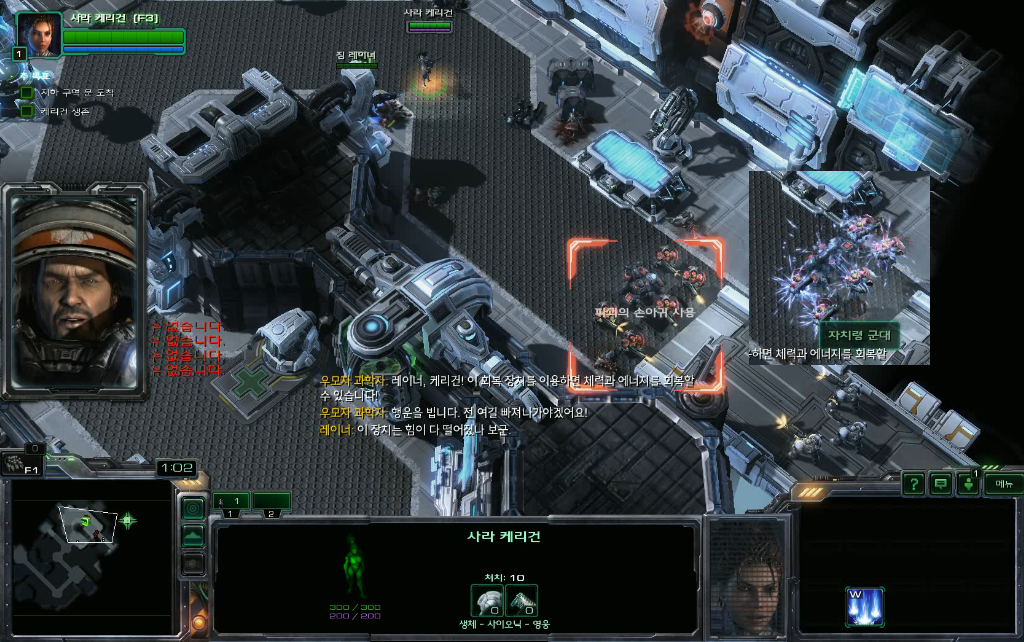Click the weapon upgrade icon

pyautogui.click(x=520, y=600)
